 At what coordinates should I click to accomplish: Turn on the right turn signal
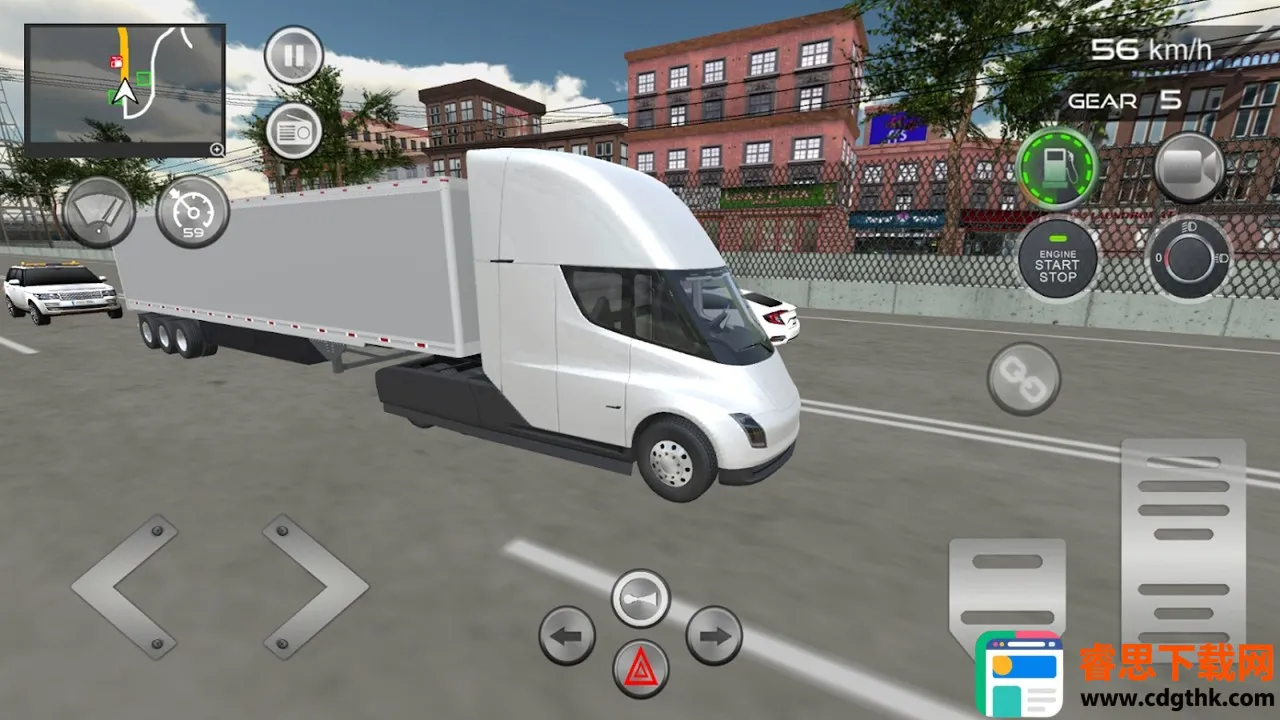tap(714, 635)
